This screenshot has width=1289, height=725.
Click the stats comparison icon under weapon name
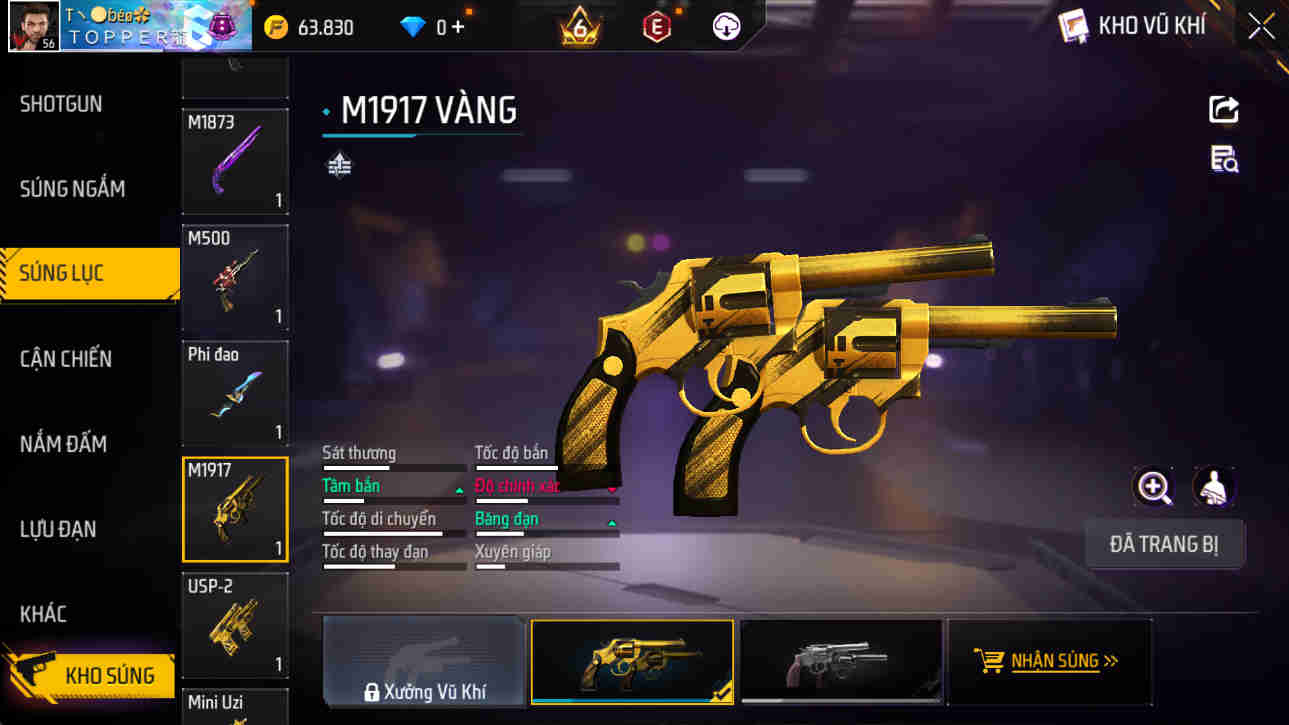(x=338, y=163)
